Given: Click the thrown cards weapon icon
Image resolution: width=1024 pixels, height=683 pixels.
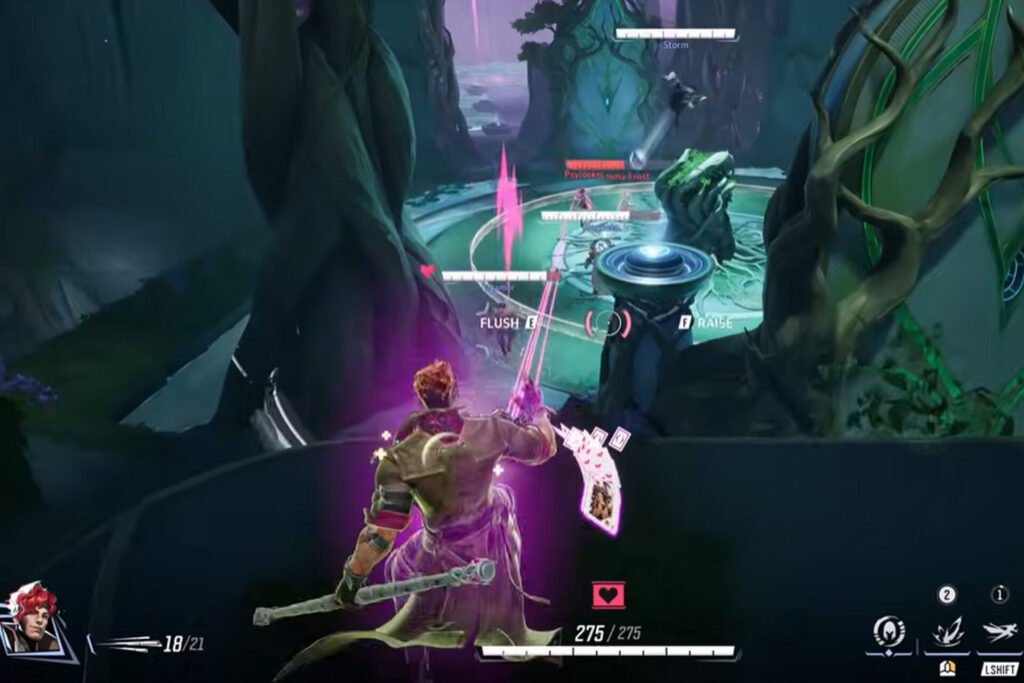Looking at the screenshot, I should click(x=126, y=645).
